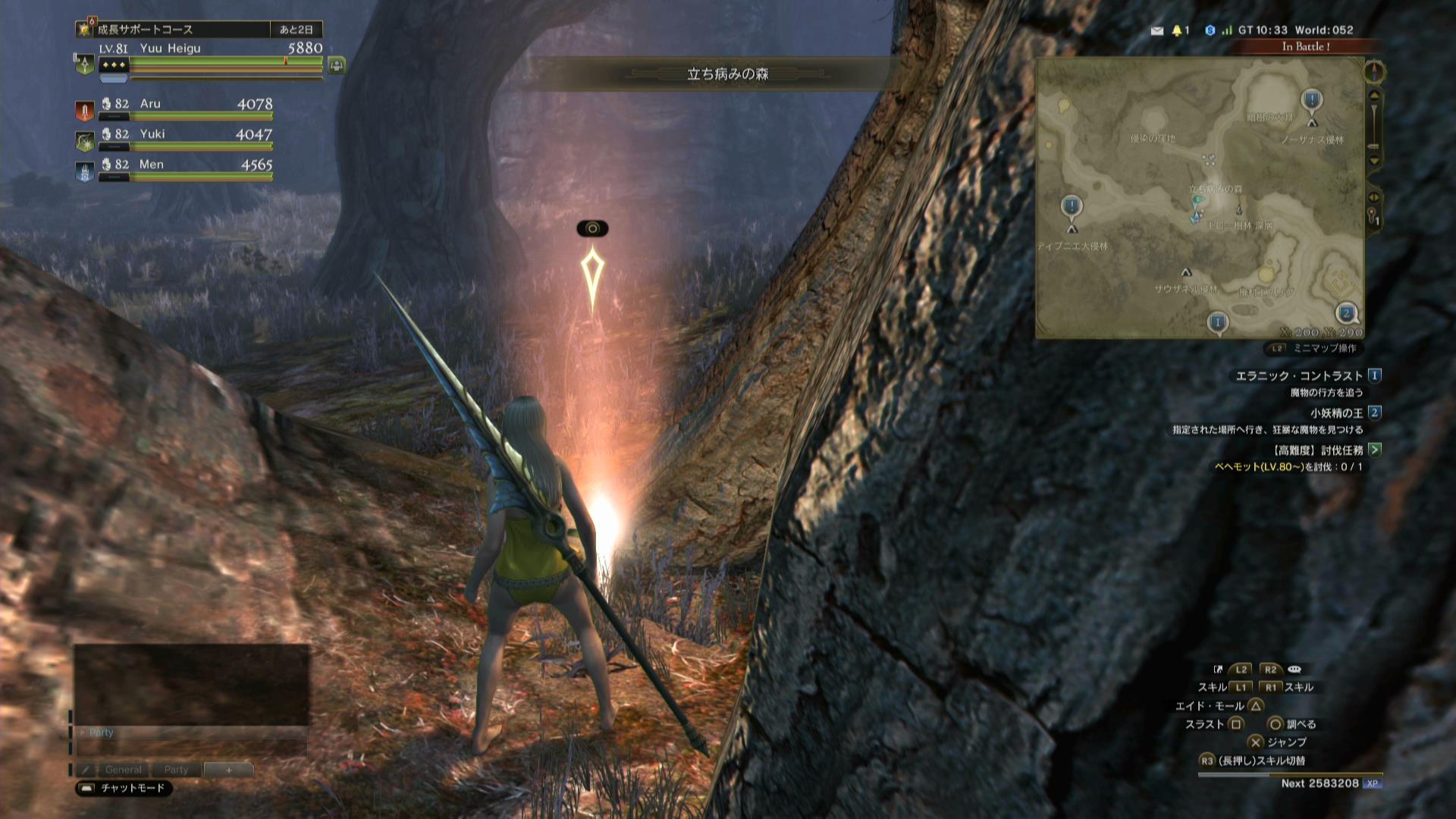1456x819 pixels.
Task: Open the General chat tab
Action: 123,770
